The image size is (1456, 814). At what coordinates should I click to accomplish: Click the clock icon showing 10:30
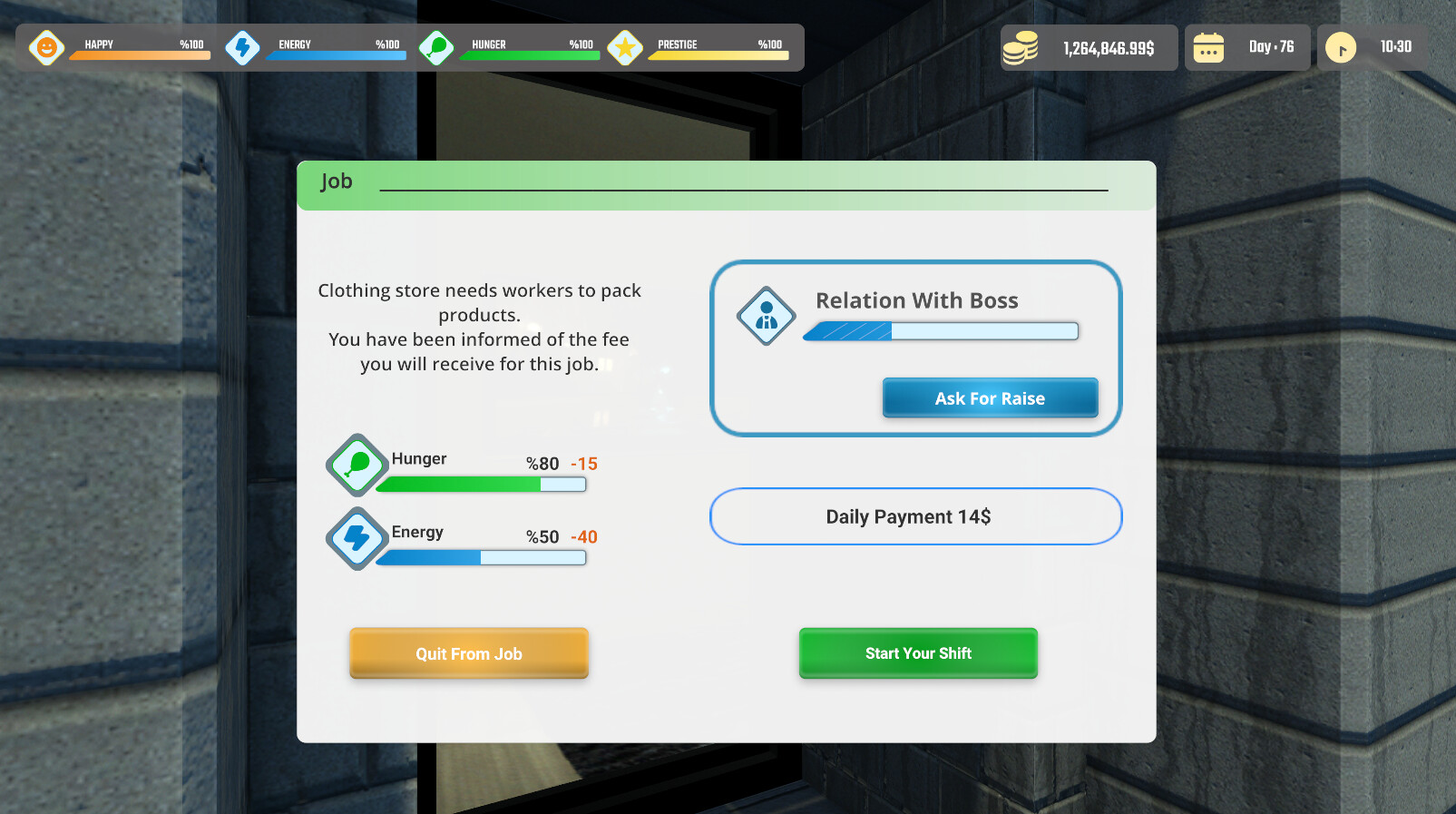(x=1340, y=47)
